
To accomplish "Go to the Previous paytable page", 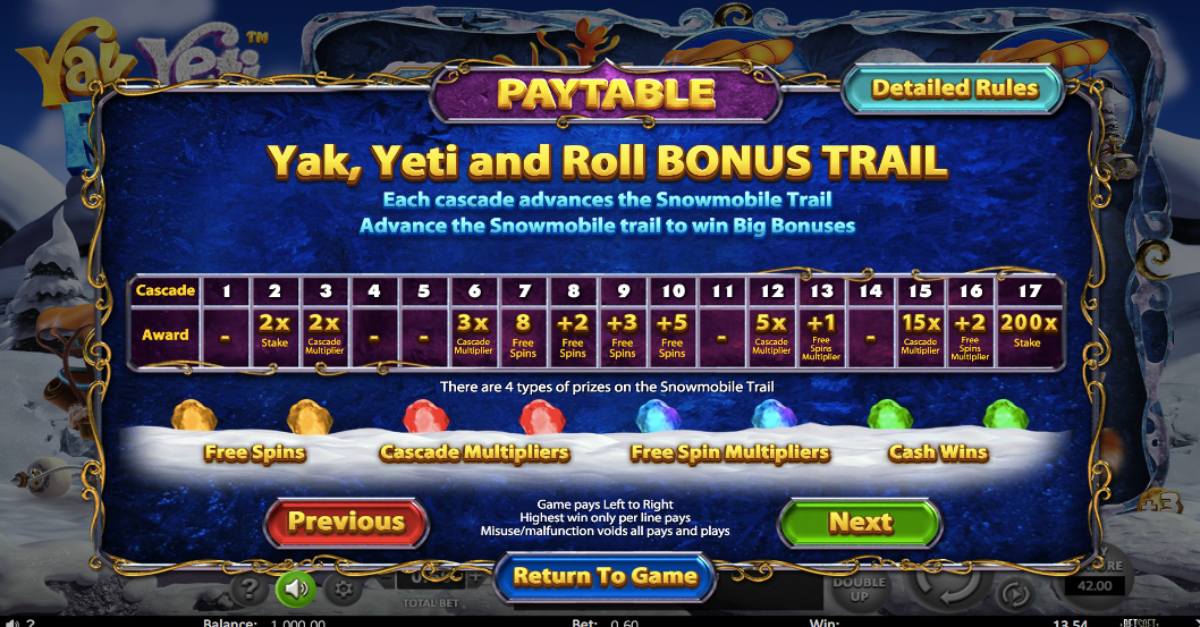I will pyautogui.click(x=346, y=521).
